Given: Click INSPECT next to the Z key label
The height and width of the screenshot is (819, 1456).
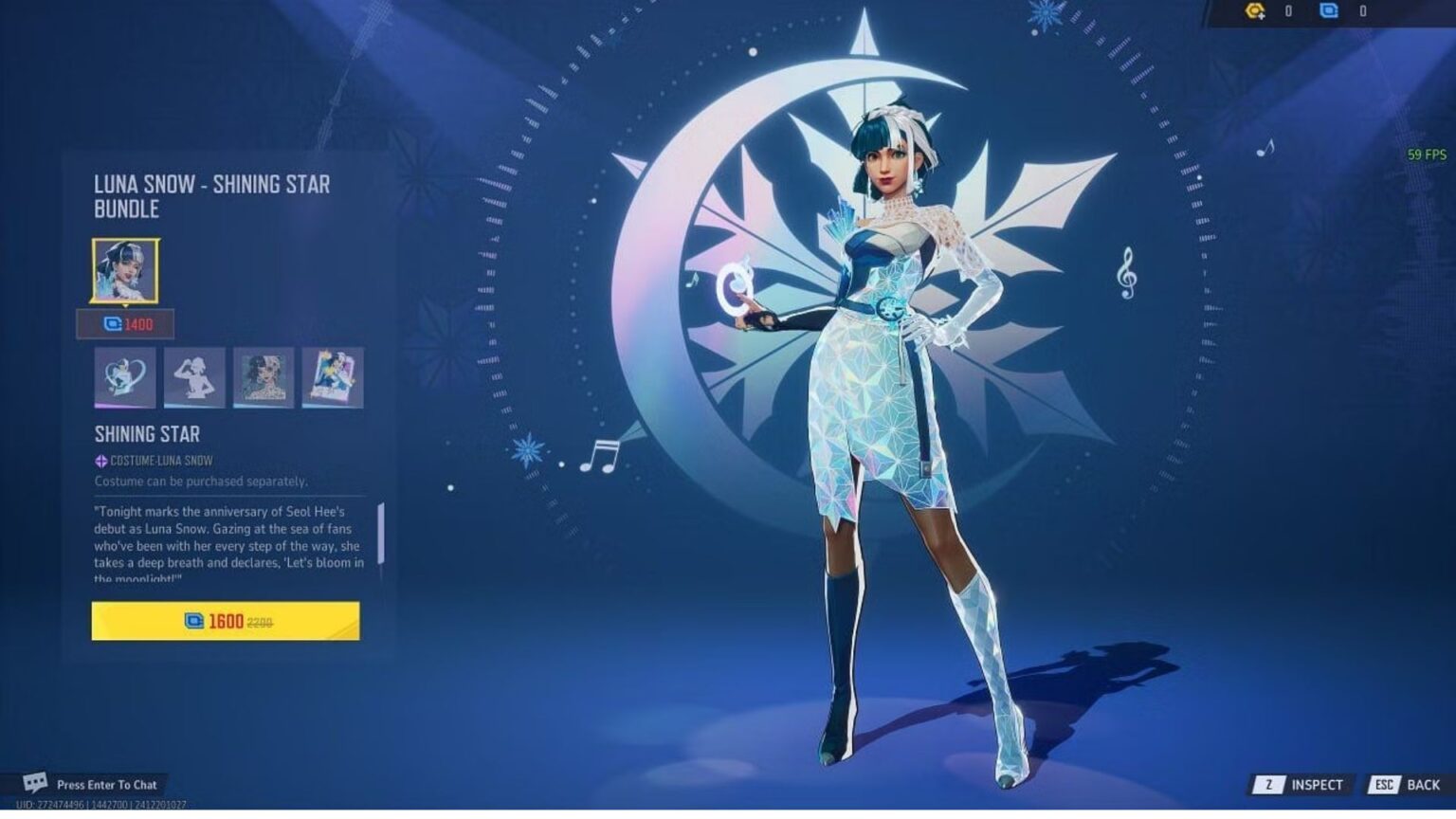Looking at the screenshot, I should 1316,784.
